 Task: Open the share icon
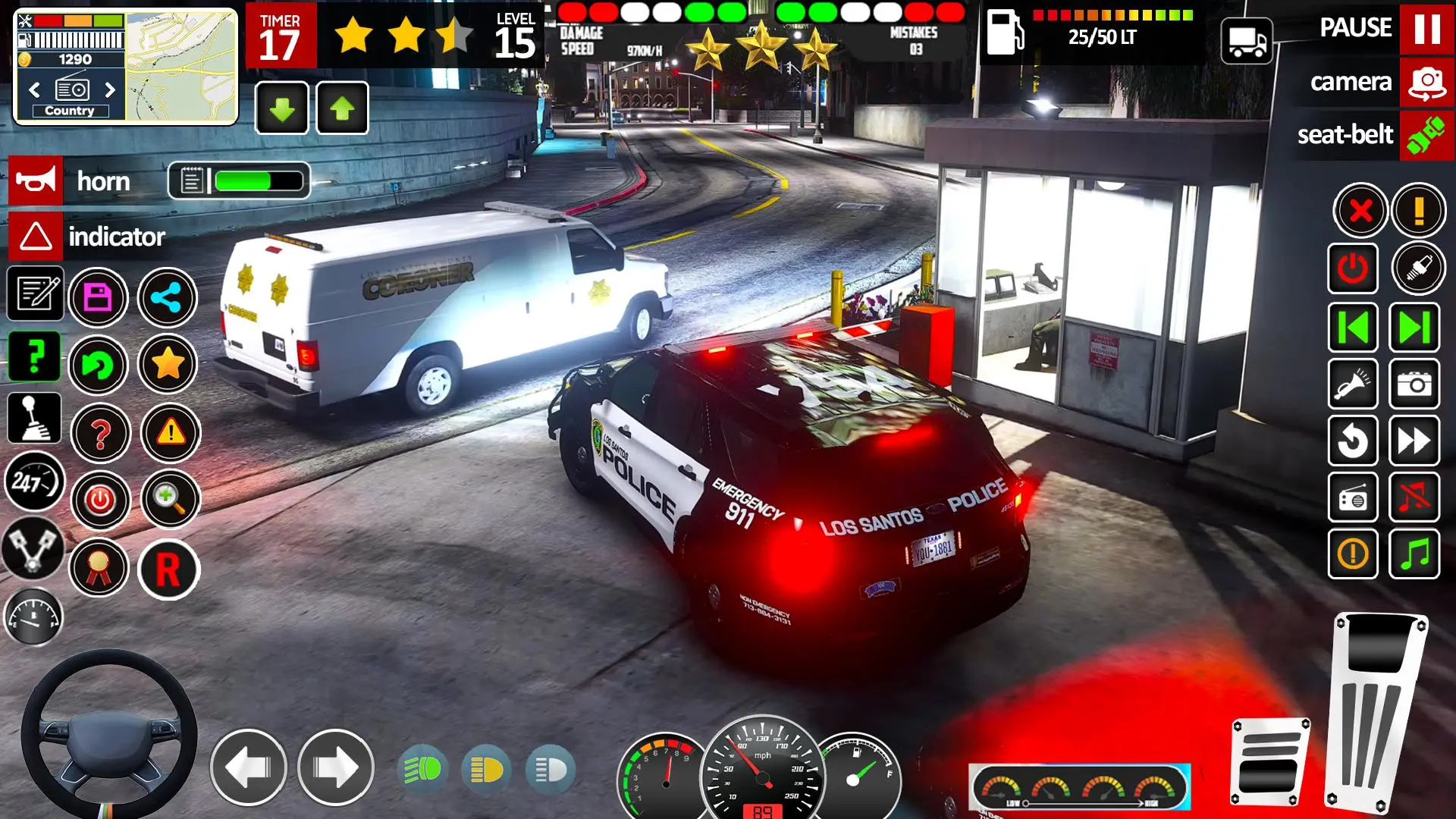coord(167,297)
